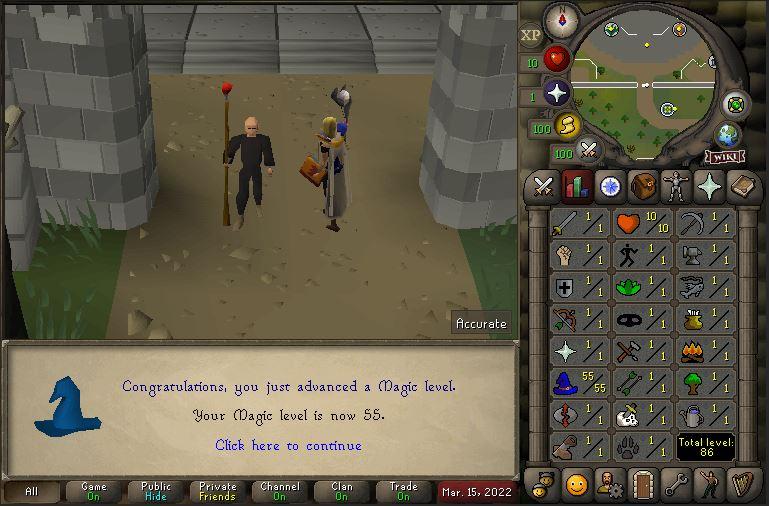Open the world map globe
Screen dimensions: 769x506
(x=727, y=135)
